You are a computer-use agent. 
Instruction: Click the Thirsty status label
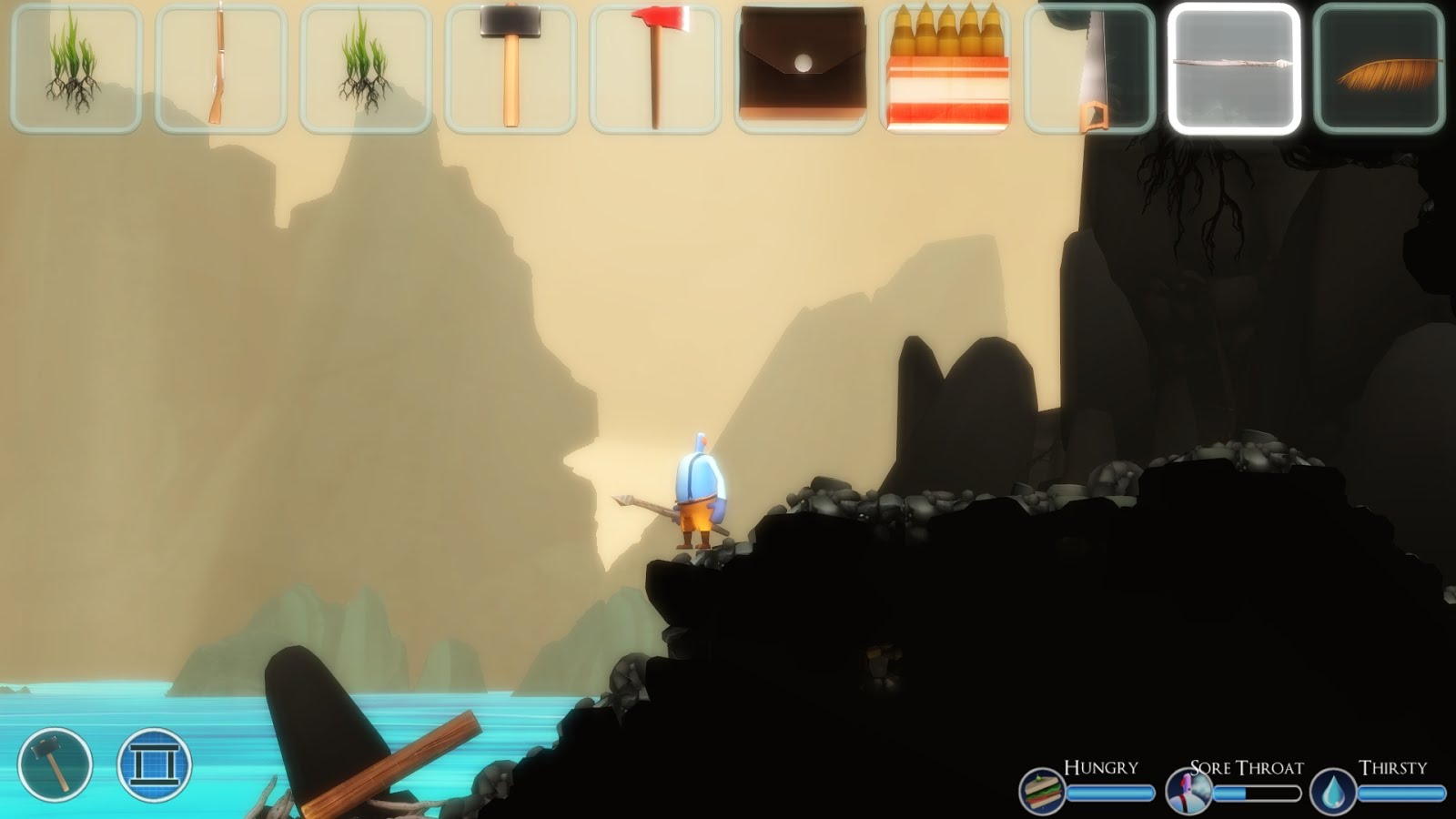coord(1392,768)
